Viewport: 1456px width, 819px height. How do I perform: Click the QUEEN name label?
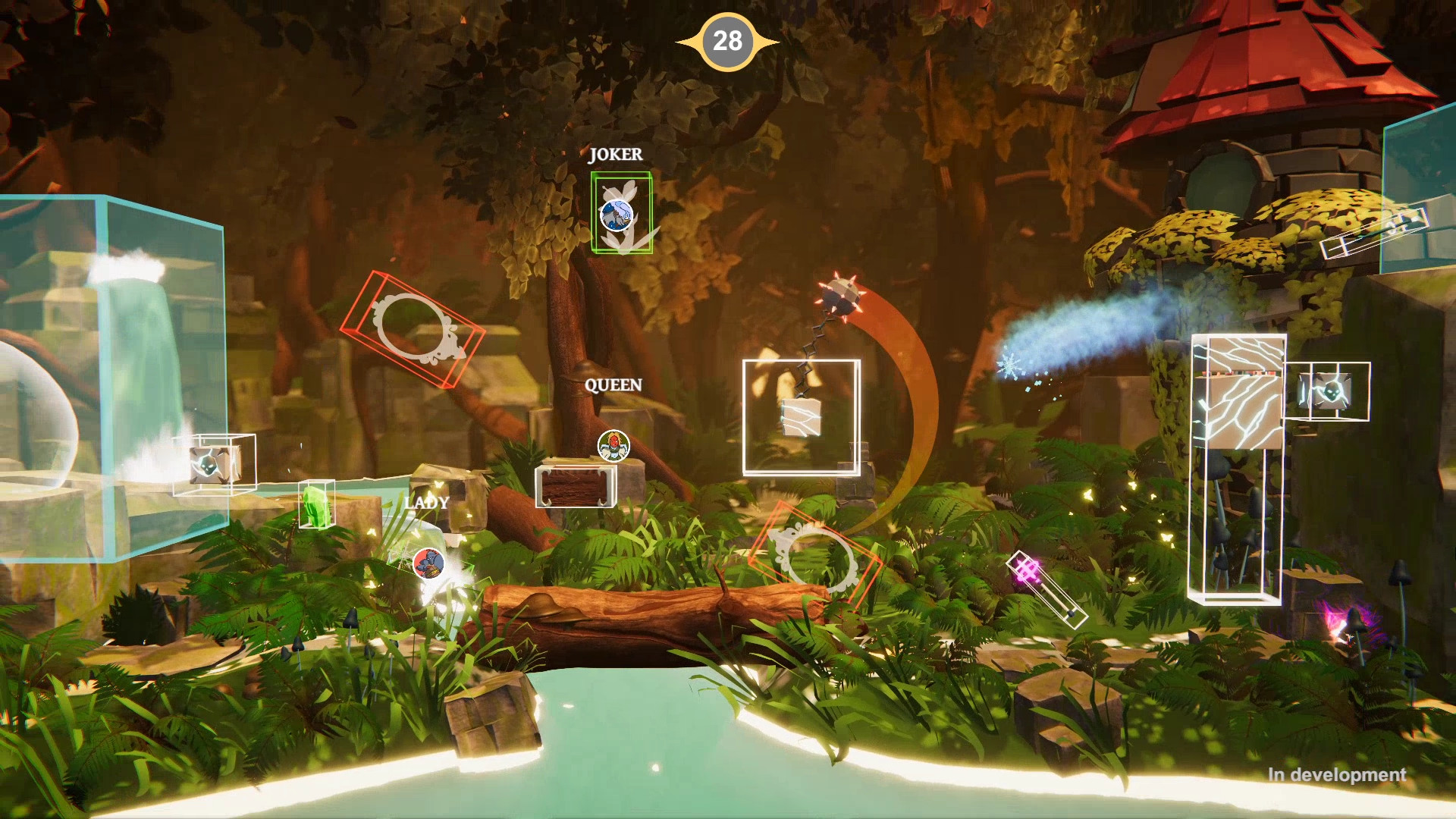point(613,386)
